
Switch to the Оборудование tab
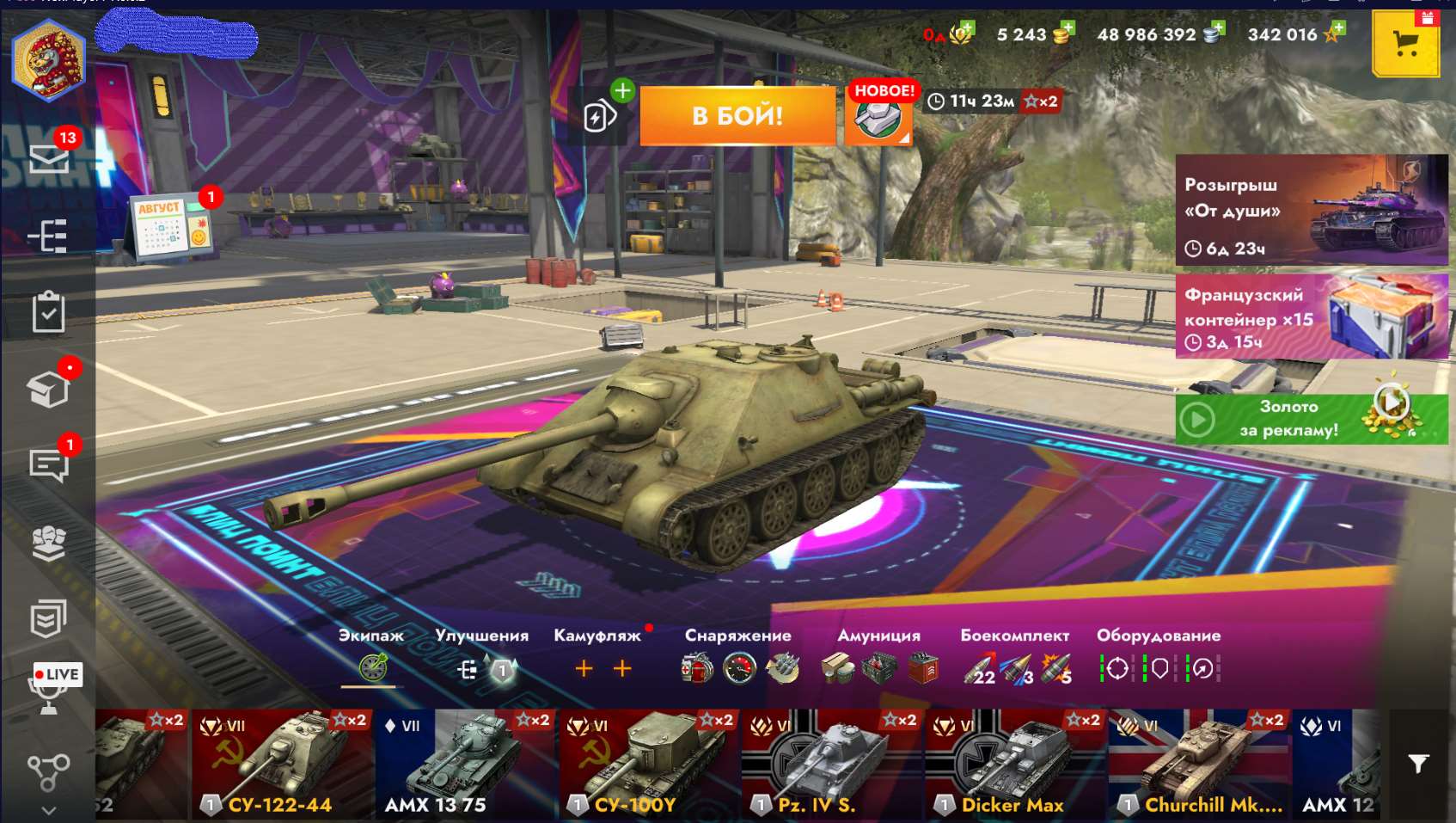click(x=1159, y=636)
